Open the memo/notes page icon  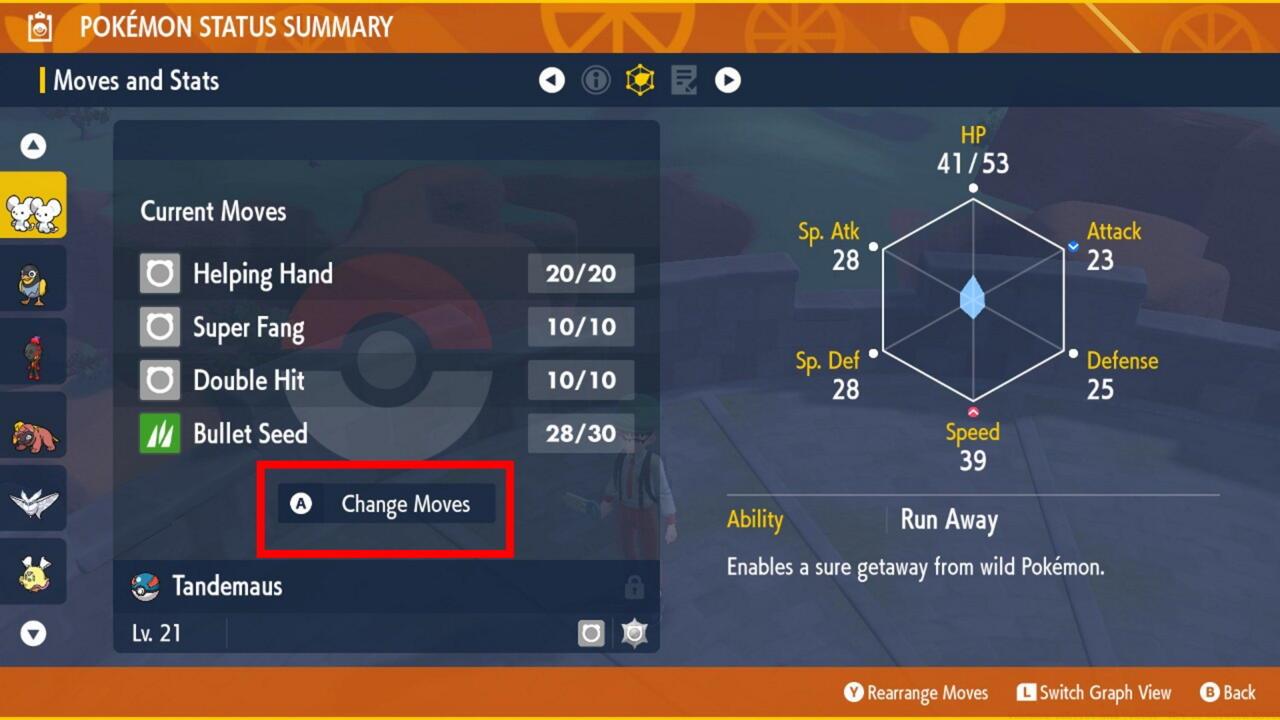tap(684, 80)
